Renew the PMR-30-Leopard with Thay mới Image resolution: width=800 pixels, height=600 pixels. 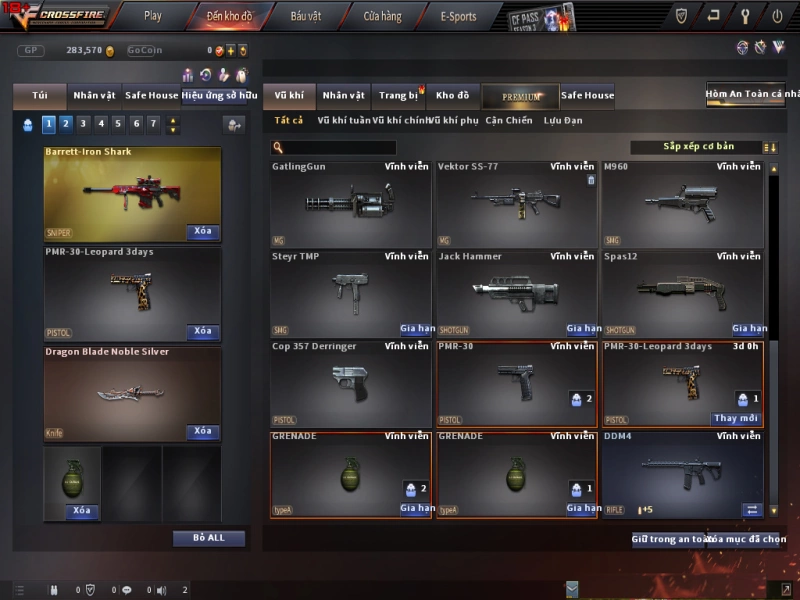736,418
